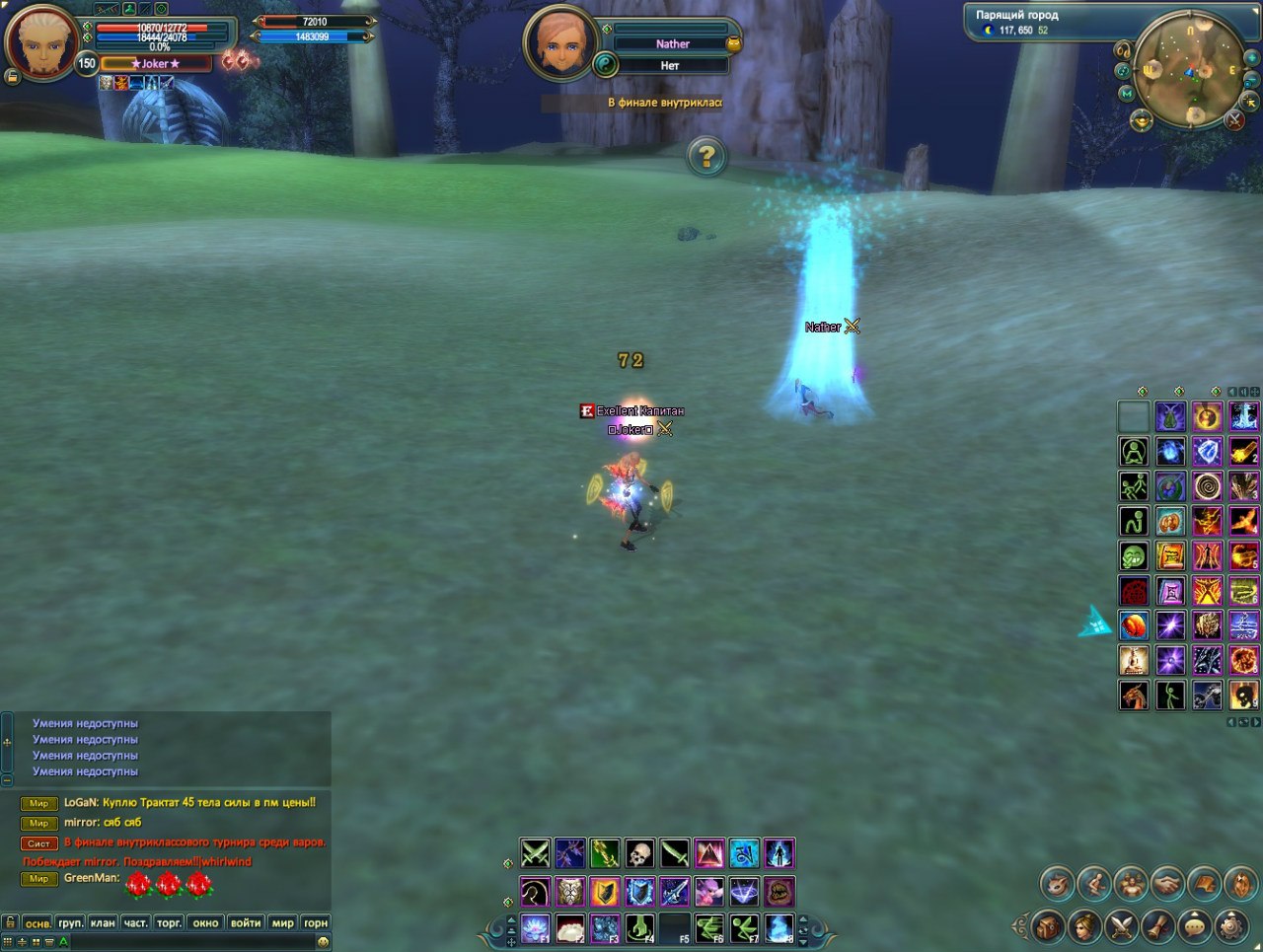Switch chat to the 'торг.' tab
This screenshot has width=1263, height=952.
point(169,923)
